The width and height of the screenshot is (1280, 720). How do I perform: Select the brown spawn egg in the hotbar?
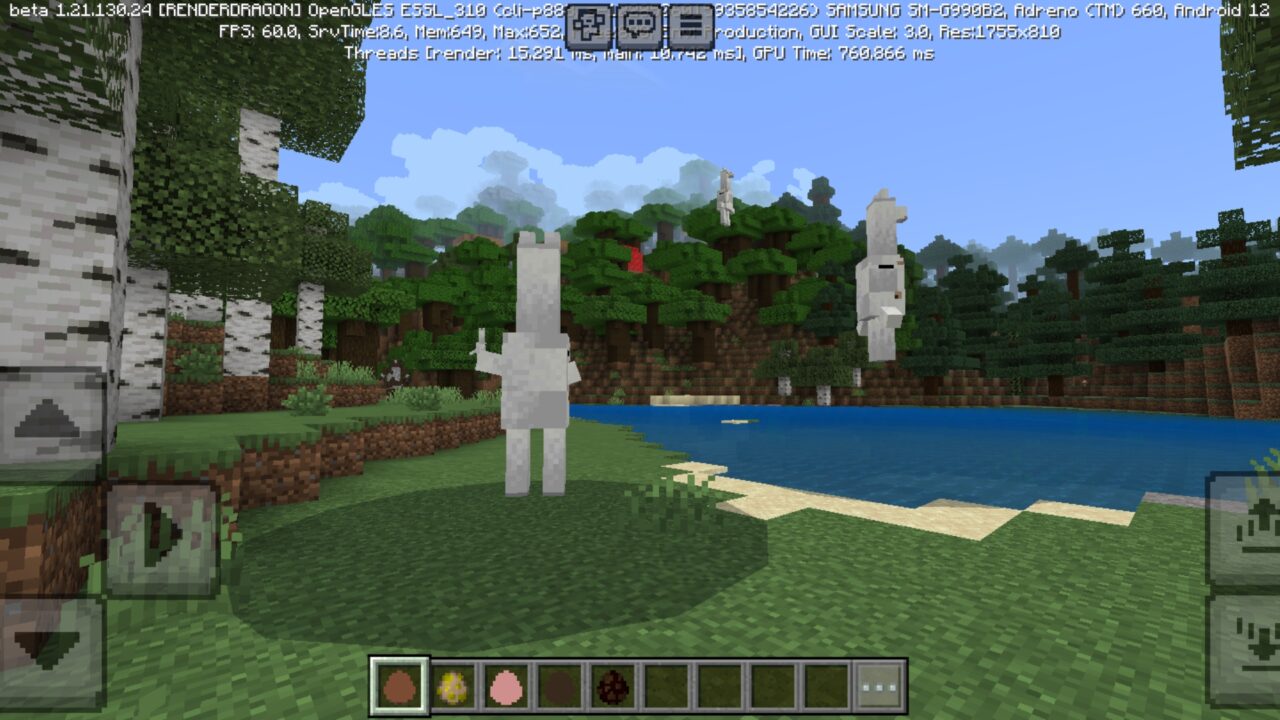click(x=398, y=685)
